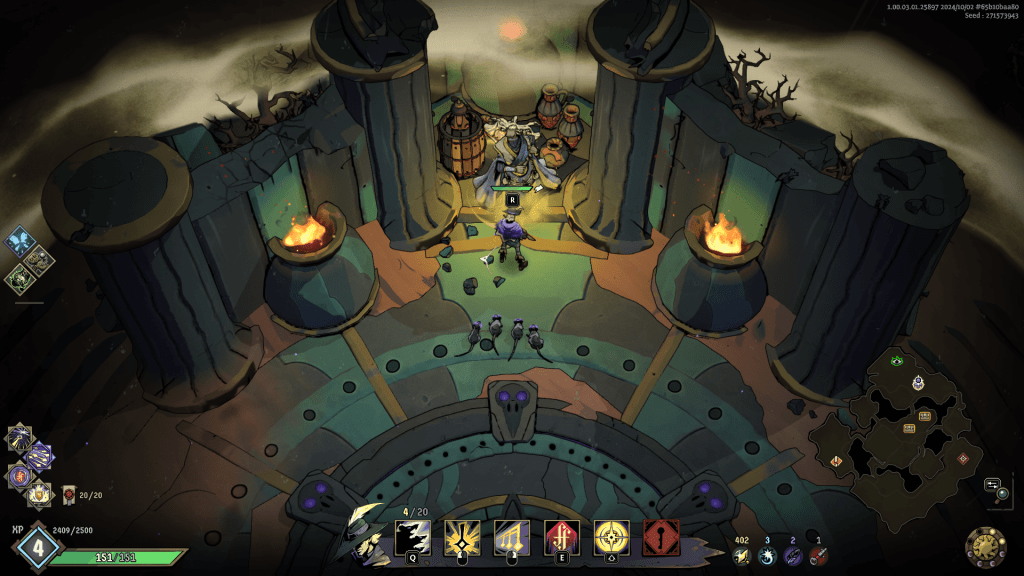
Task: Inspect the blue butterfly relic icon
Action: click(x=20, y=242)
